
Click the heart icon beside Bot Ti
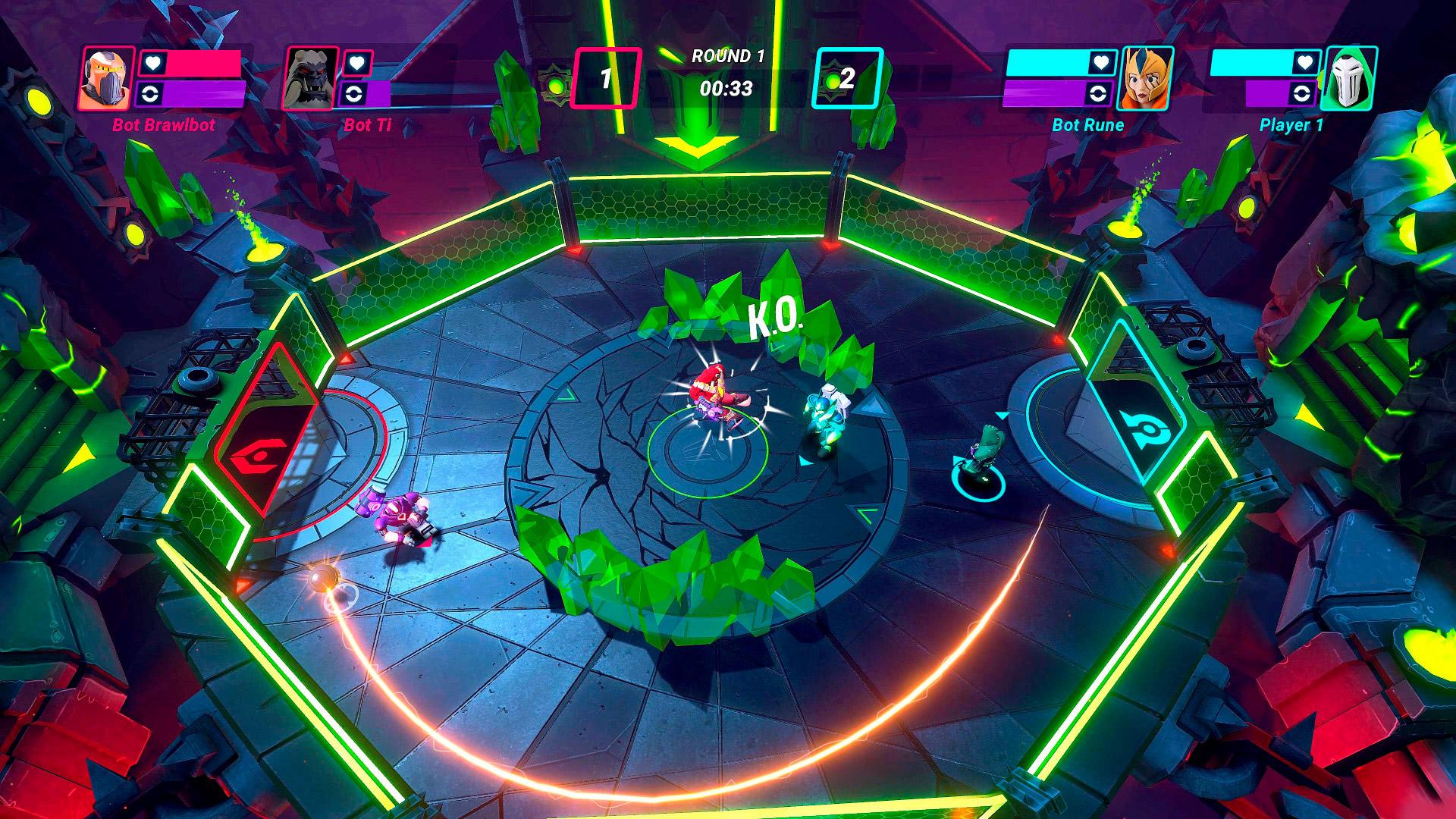pos(358,63)
